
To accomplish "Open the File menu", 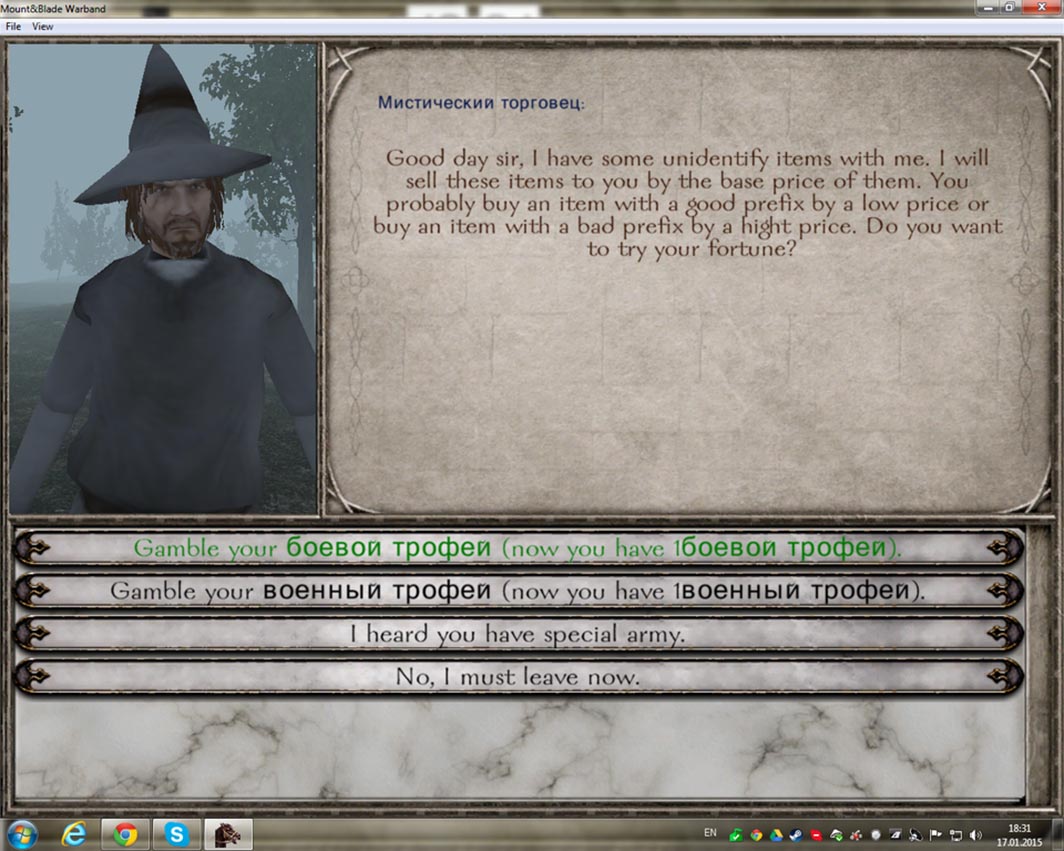I will click(13, 27).
